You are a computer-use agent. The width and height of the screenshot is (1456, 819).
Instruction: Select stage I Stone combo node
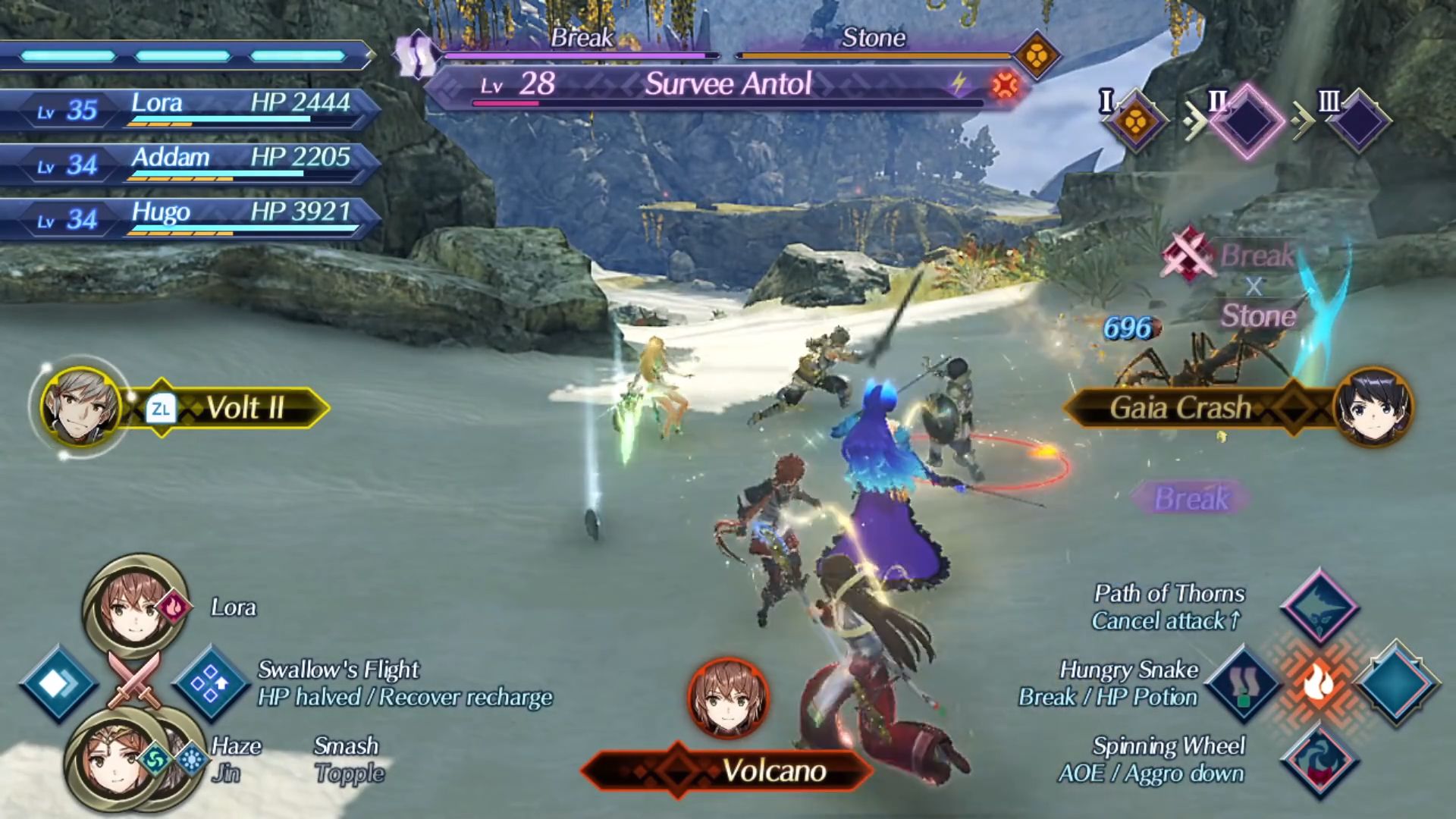(1135, 121)
